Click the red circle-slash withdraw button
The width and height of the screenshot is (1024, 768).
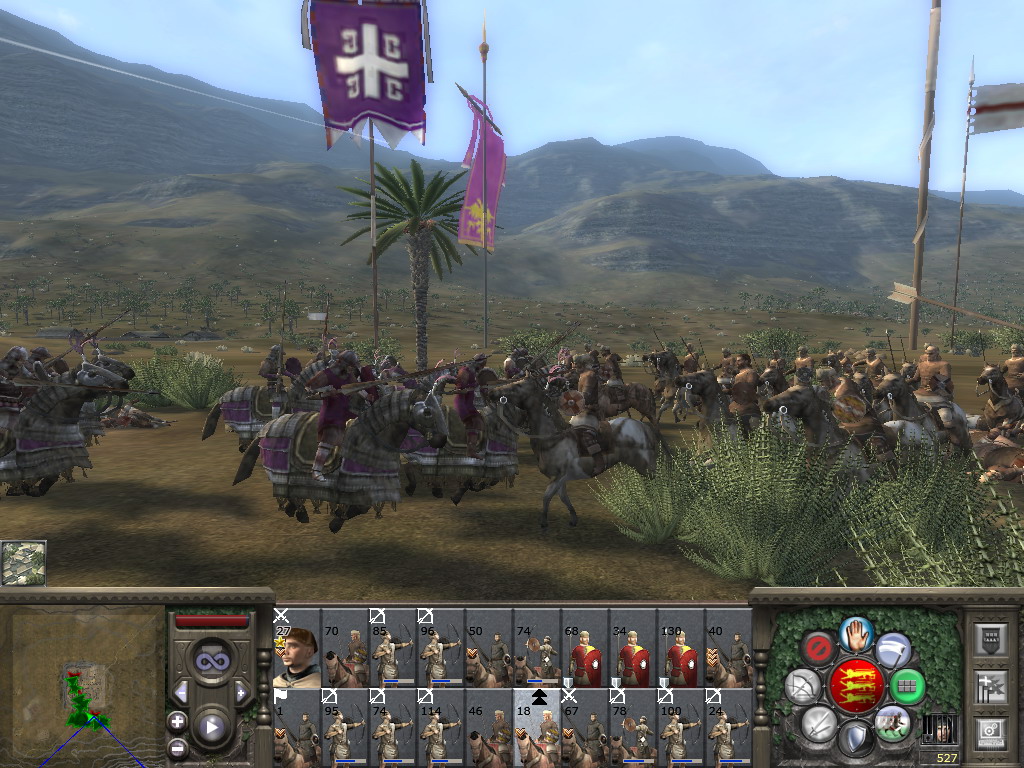(x=818, y=649)
